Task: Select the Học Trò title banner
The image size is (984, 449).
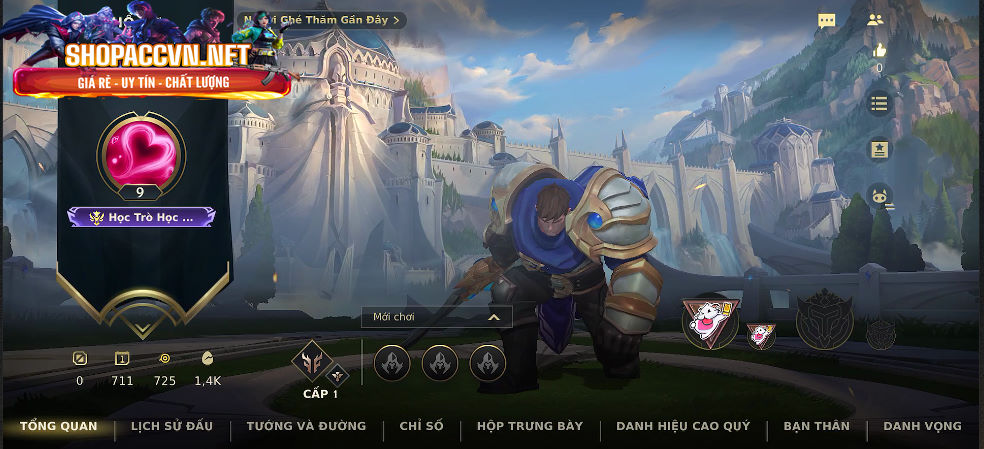Action: (x=141, y=217)
